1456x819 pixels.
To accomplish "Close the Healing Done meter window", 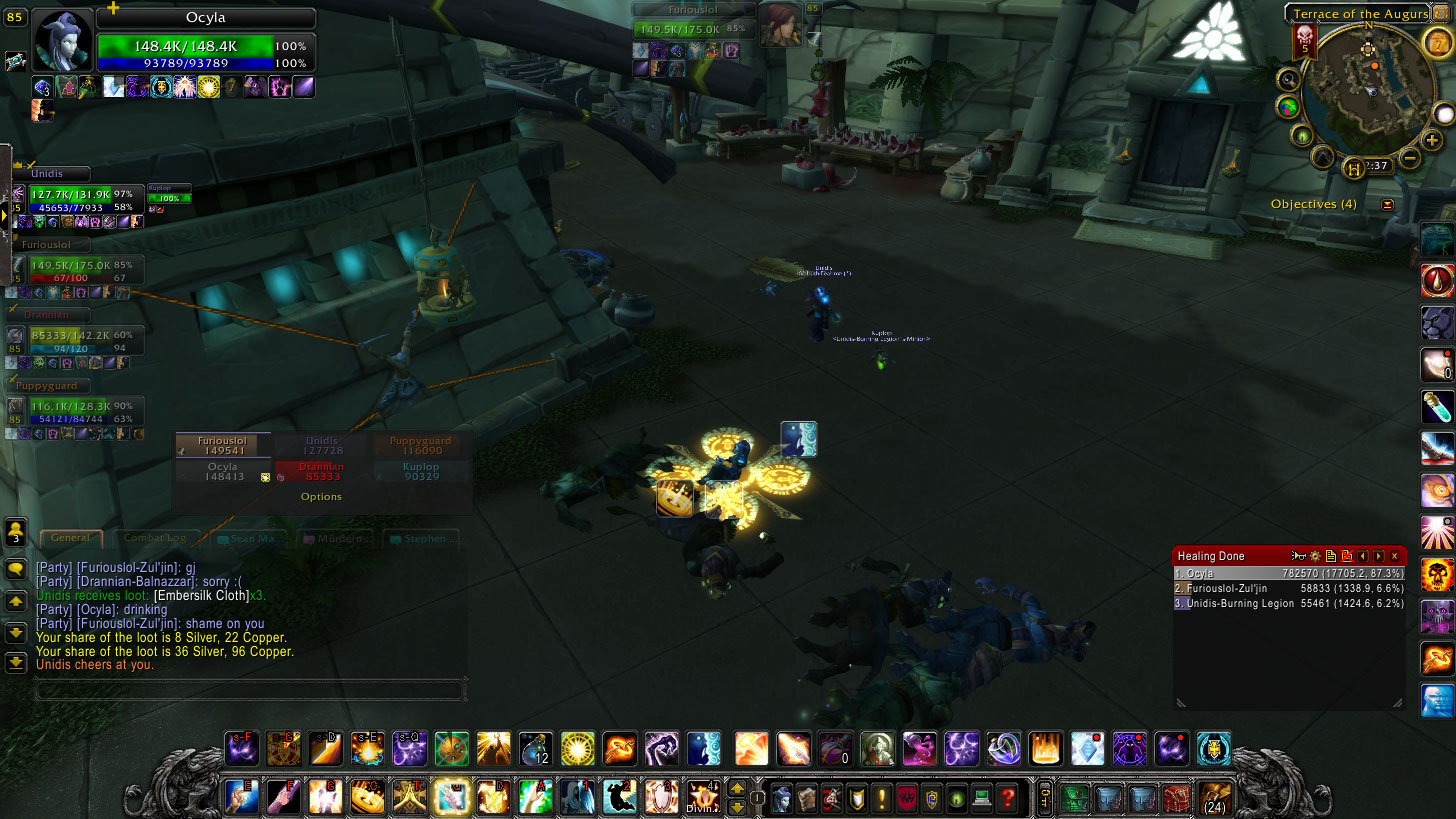I will [x=1394, y=556].
